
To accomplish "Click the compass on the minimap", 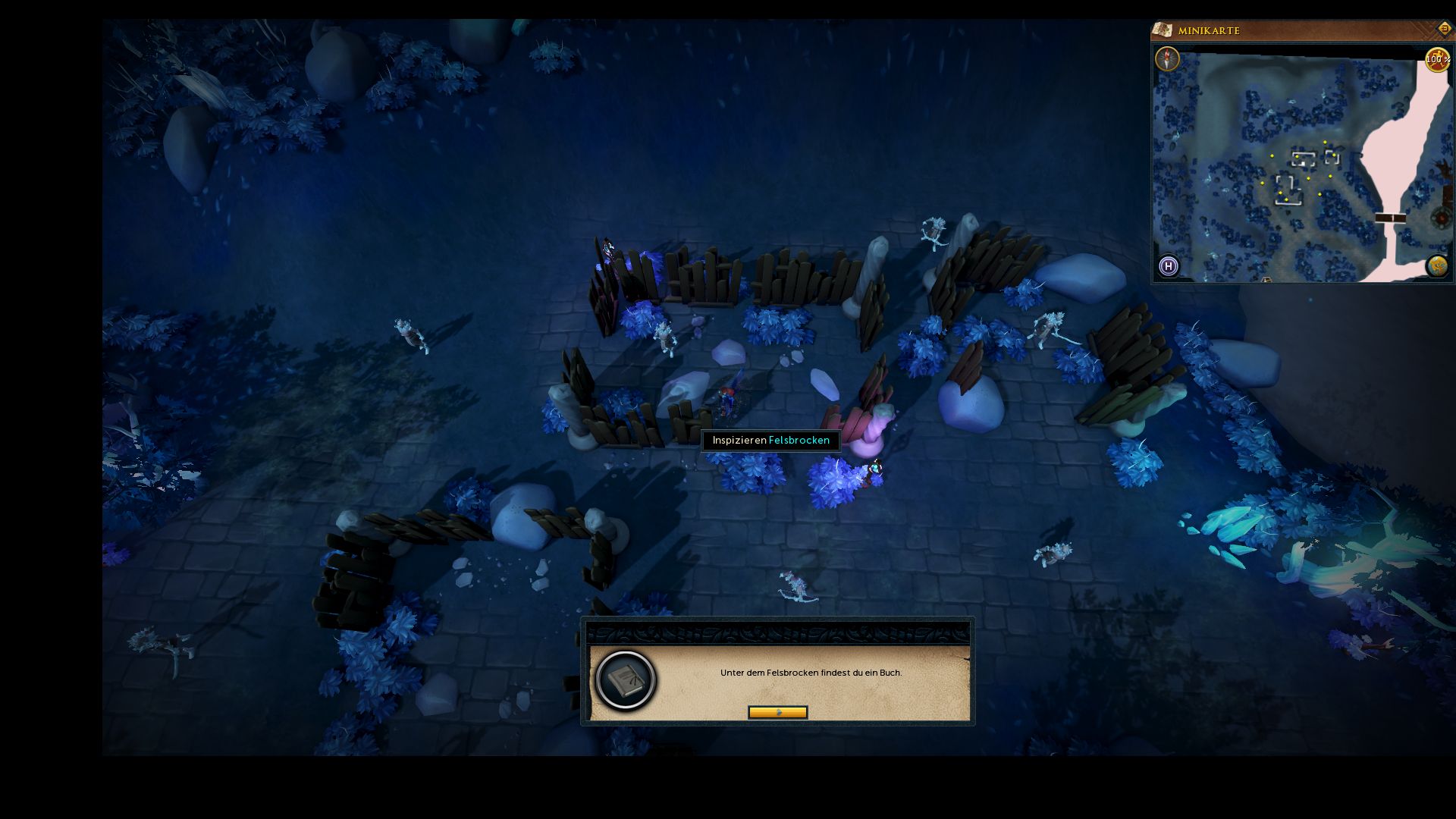I will [x=1167, y=58].
